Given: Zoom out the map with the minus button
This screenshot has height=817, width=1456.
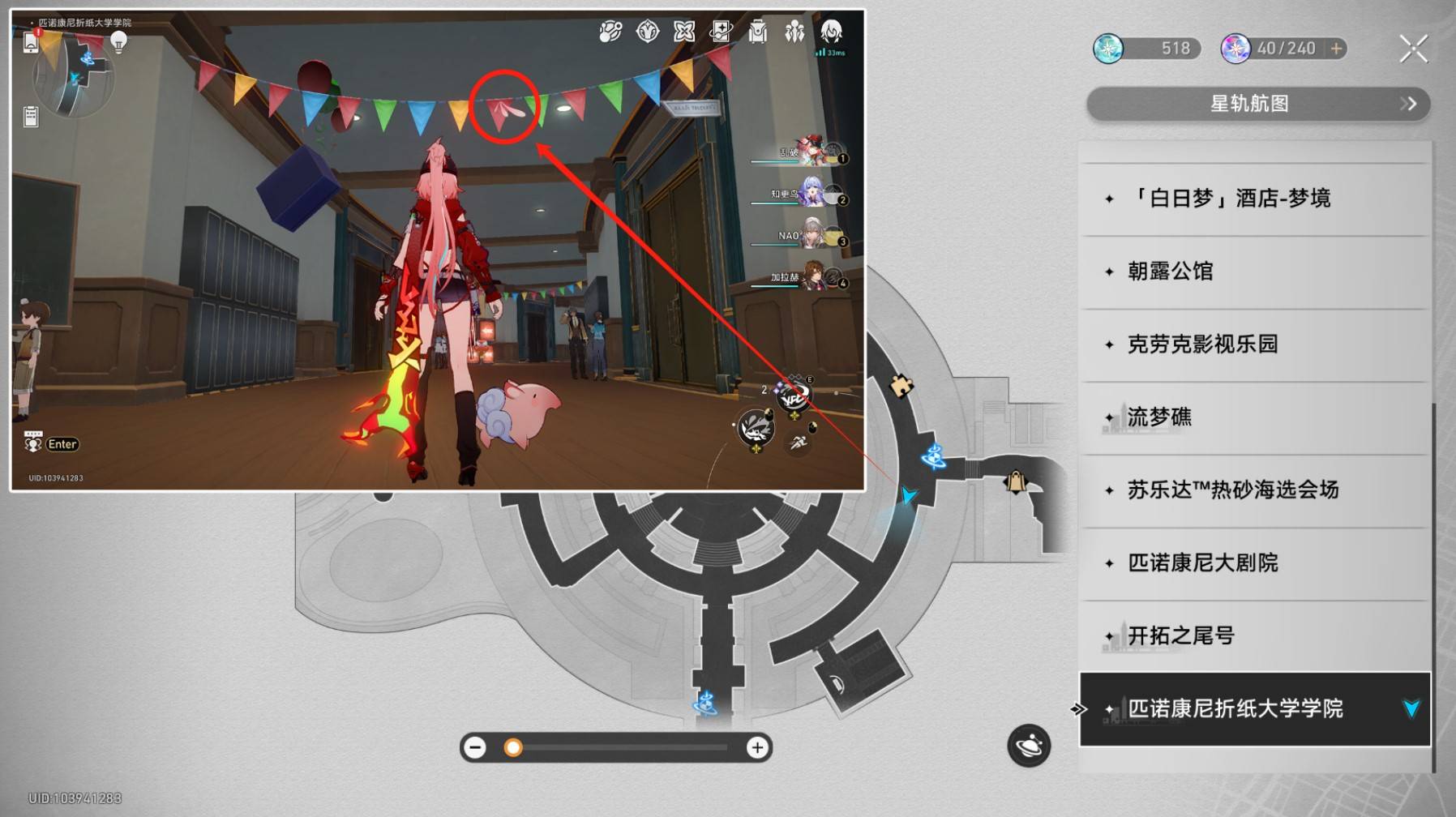Looking at the screenshot, I should [476, 747].
